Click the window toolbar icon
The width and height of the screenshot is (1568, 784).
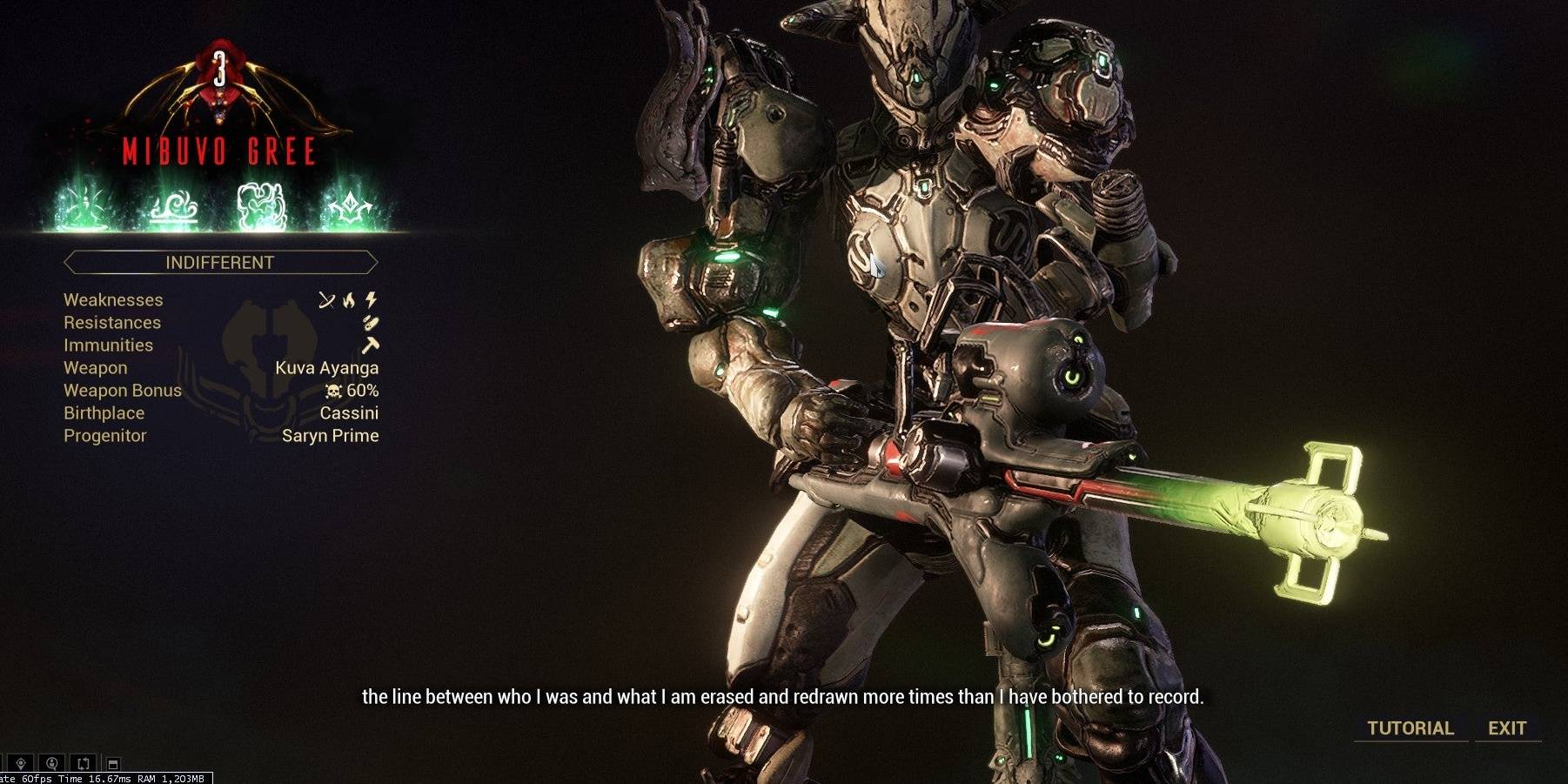click(x=113, y=764)
